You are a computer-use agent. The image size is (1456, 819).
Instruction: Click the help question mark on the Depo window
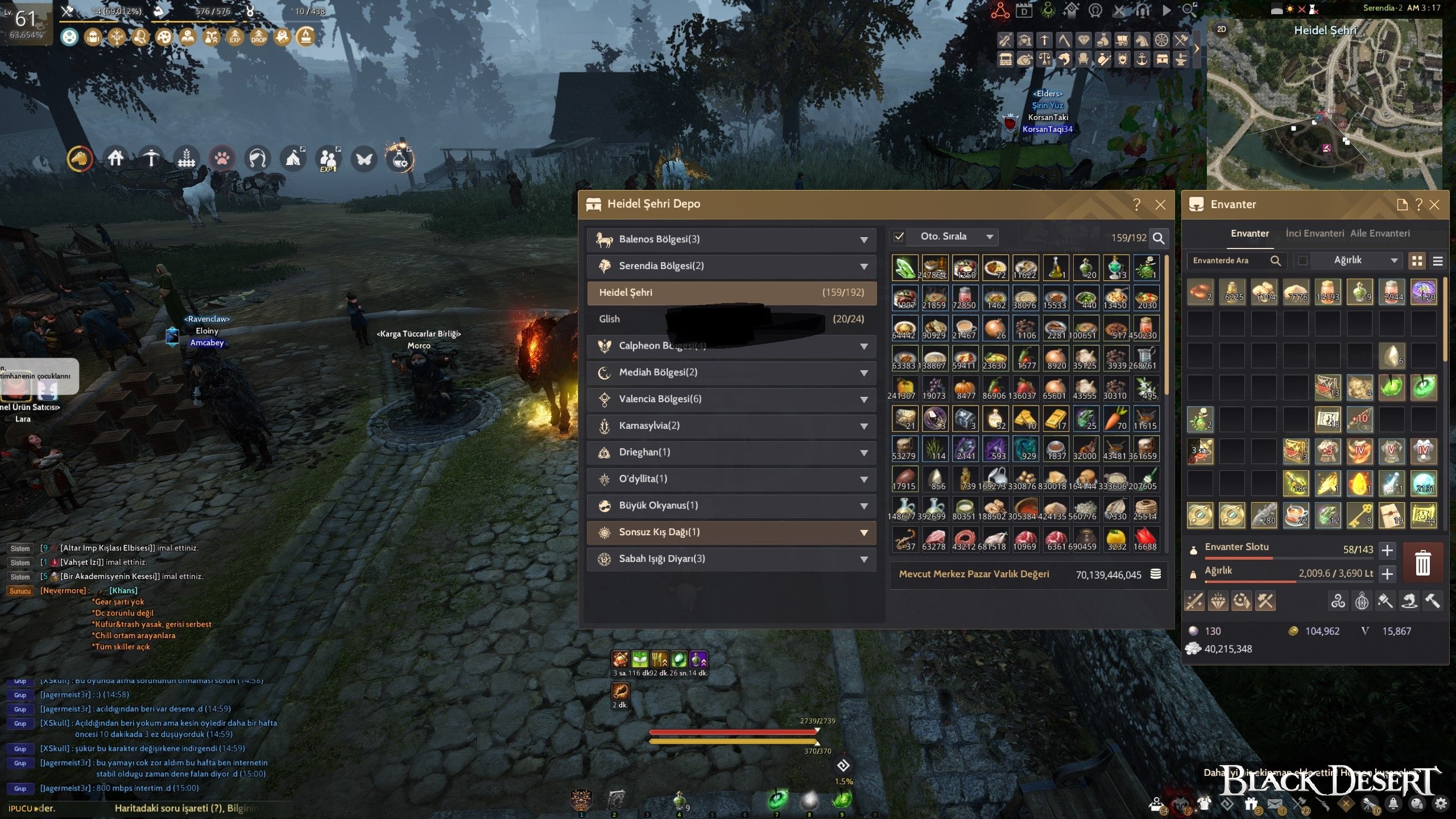tap(1136, 205)
